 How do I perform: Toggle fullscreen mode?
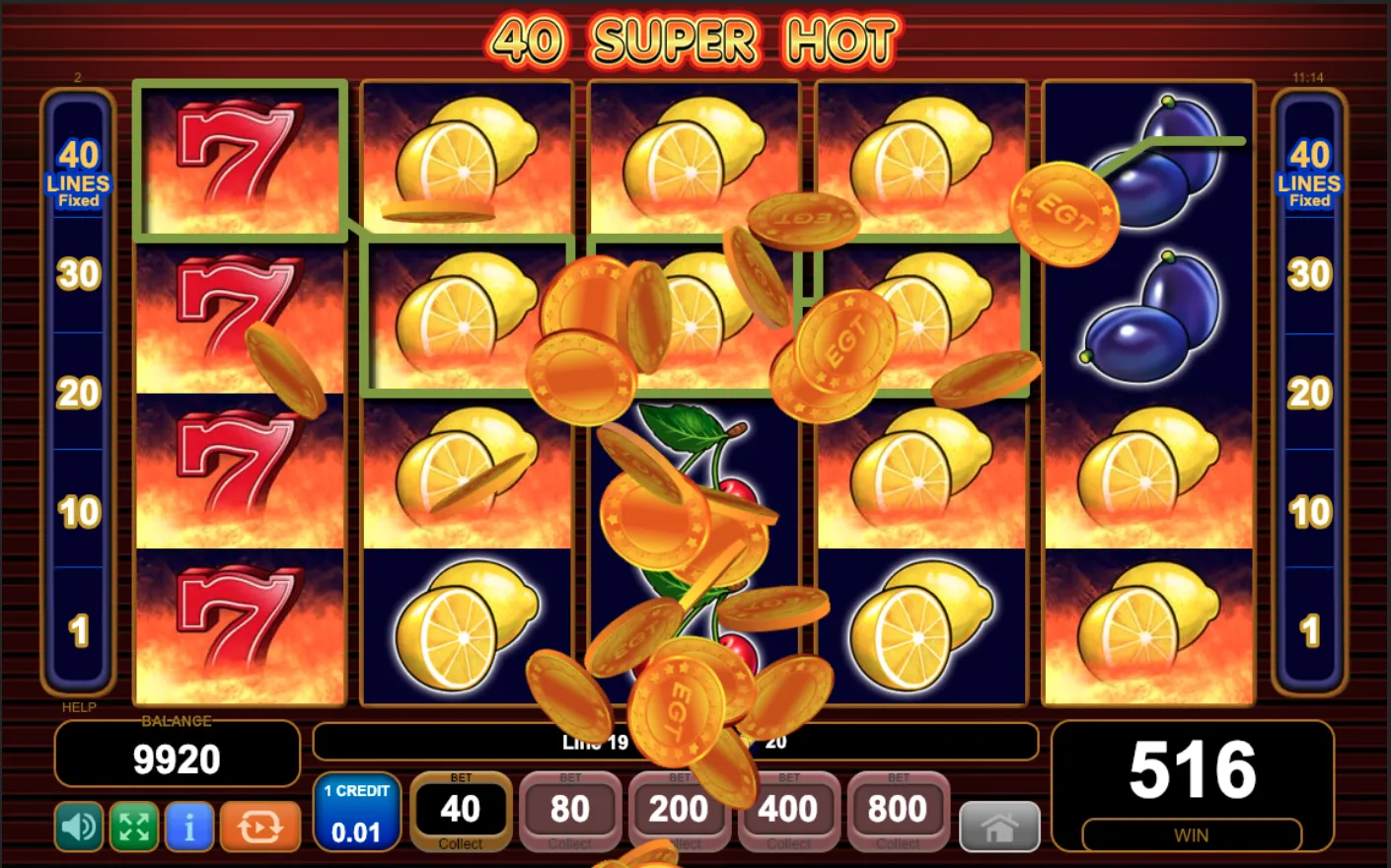[134, 827]
